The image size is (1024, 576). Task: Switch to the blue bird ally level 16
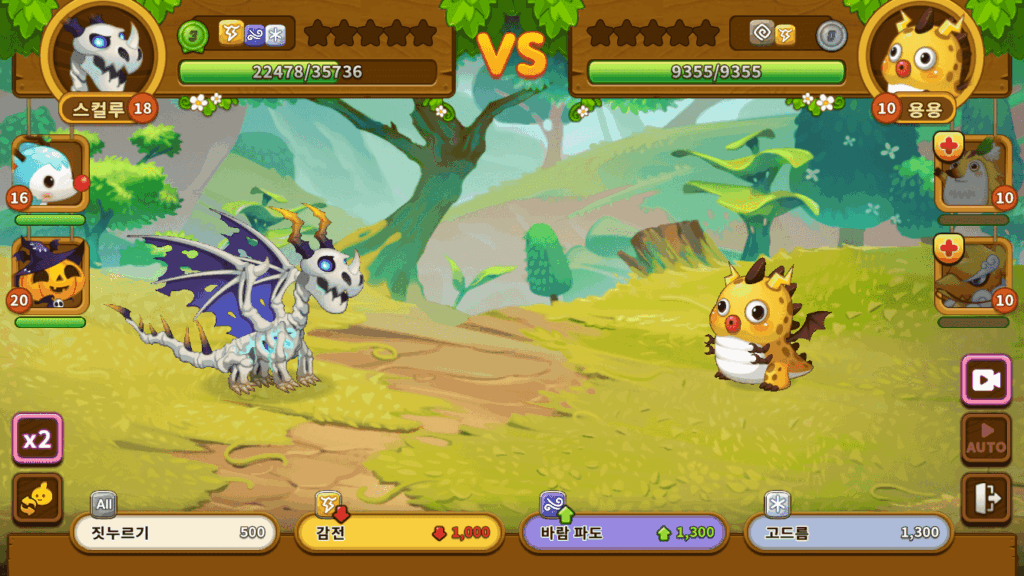(50, 174)
